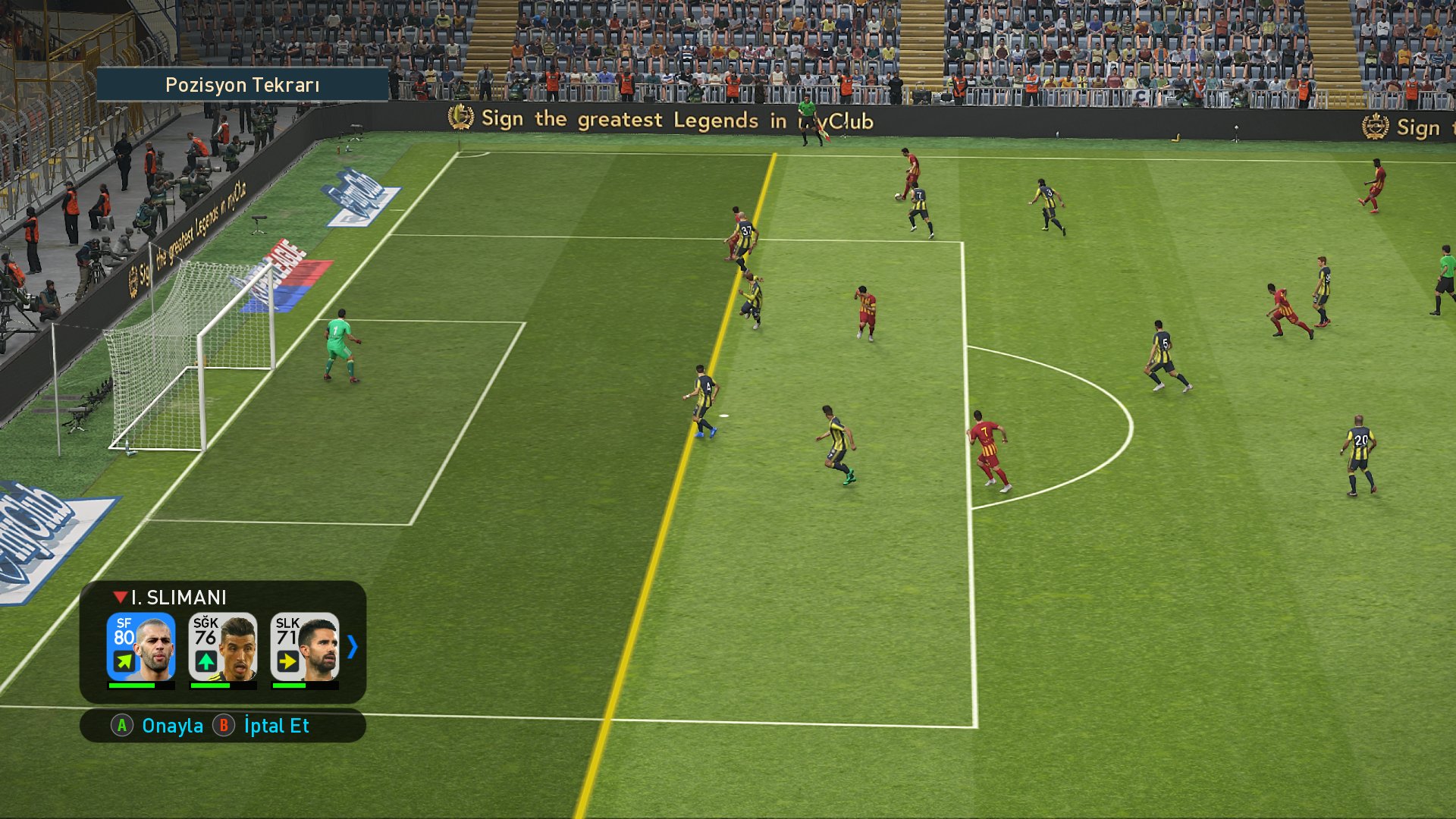Screen dimensions: 1456x819
Task: Confirm the substitution with Onayla
Action: (x=173, y=726)
